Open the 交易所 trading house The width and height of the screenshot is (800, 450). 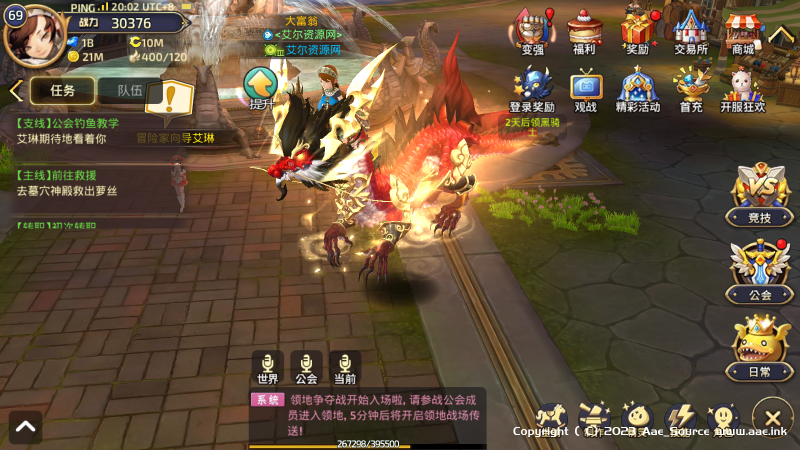[690, 32]
